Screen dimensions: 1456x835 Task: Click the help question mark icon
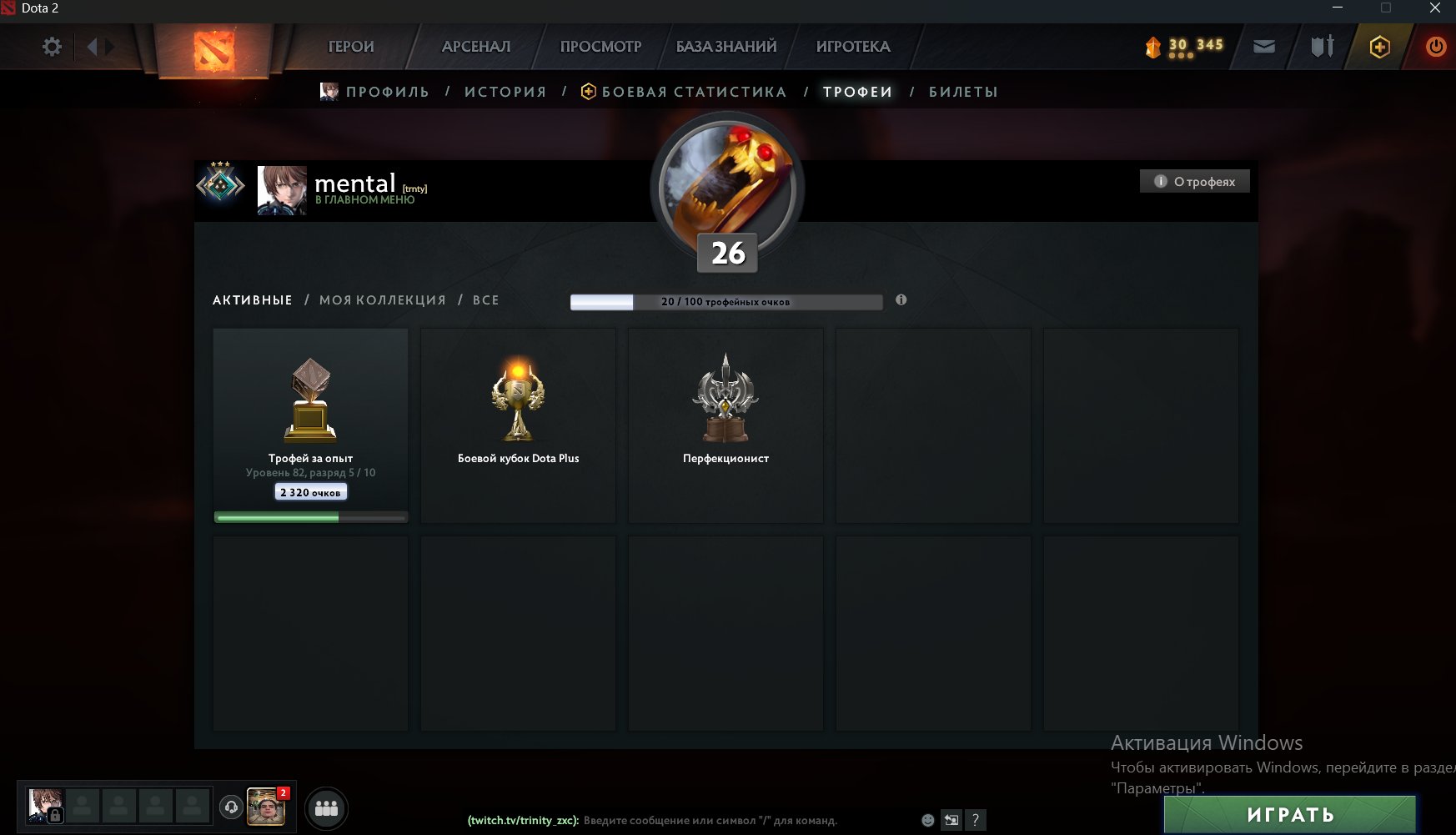click(x=976, y=820)
